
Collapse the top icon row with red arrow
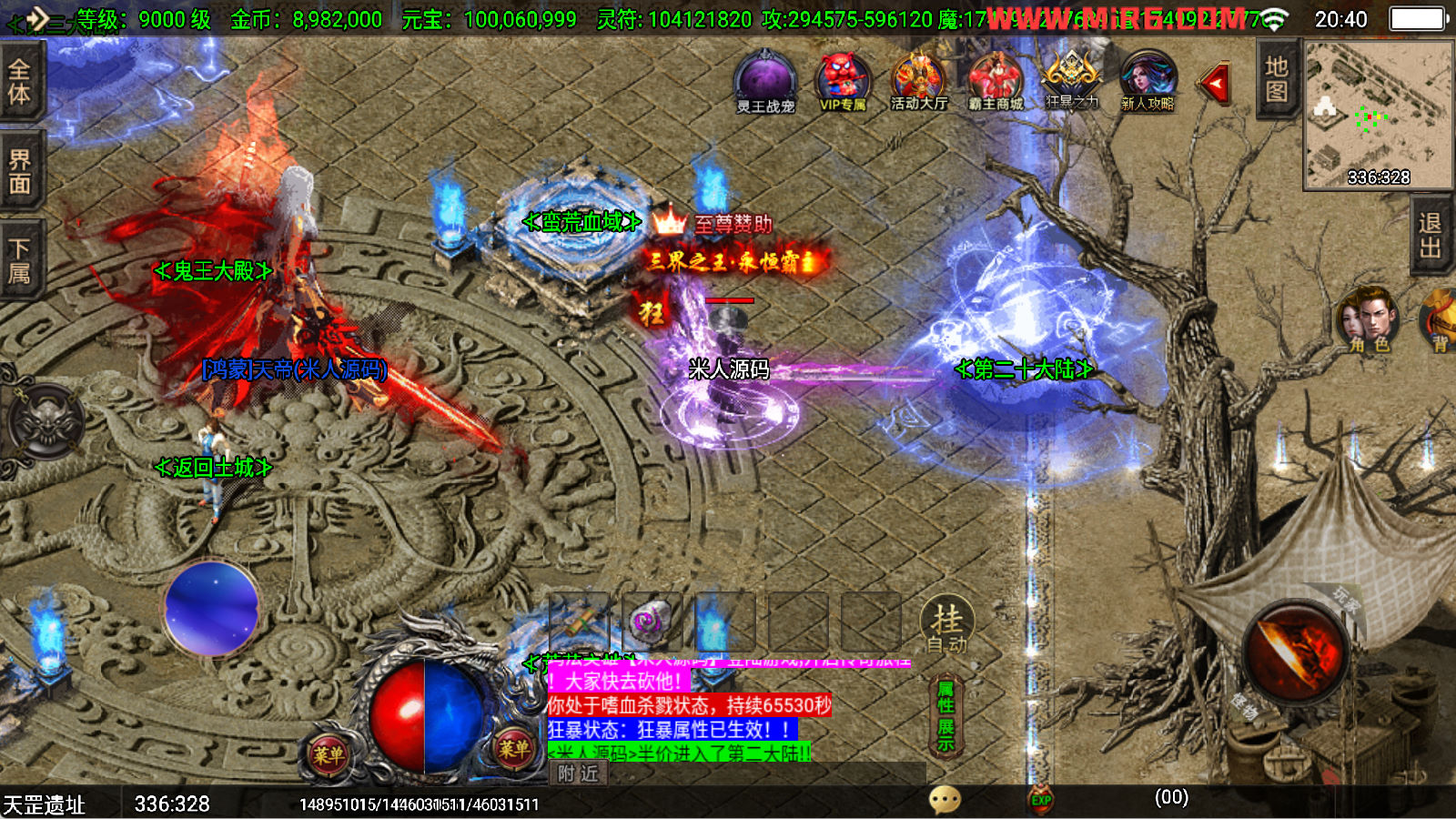click(1215, 85)
